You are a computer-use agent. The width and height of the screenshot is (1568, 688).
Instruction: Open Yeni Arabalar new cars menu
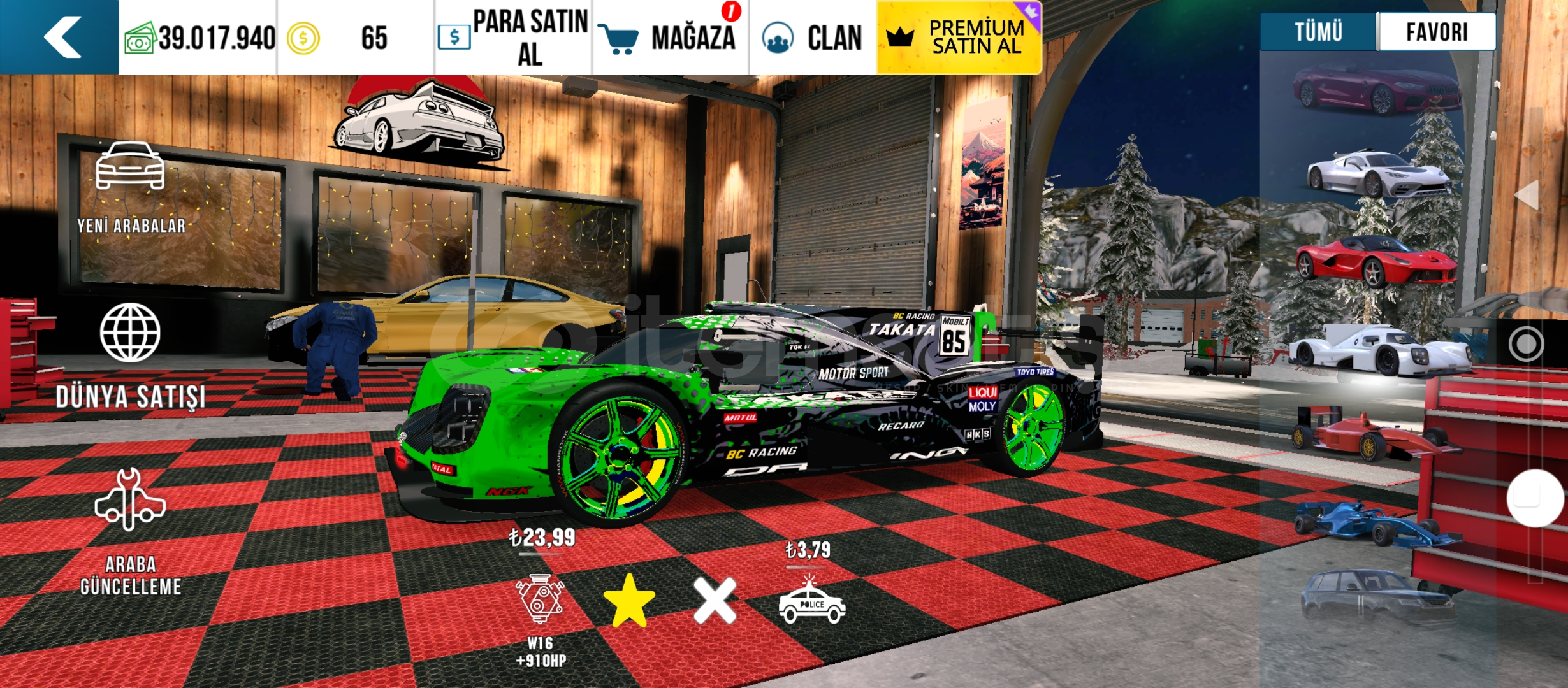(131, 188)
